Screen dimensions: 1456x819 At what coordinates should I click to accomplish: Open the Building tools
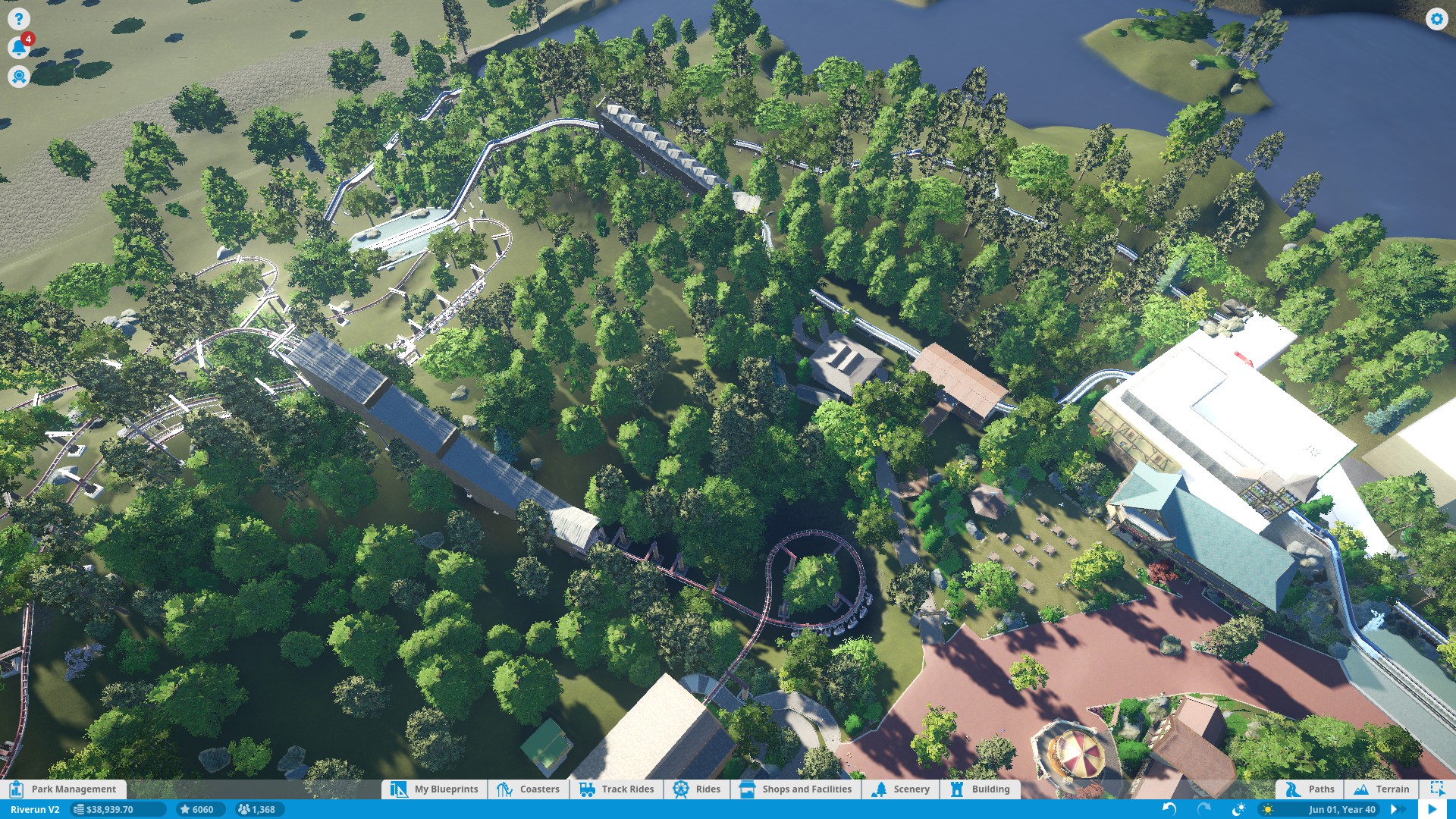(981, 789)
